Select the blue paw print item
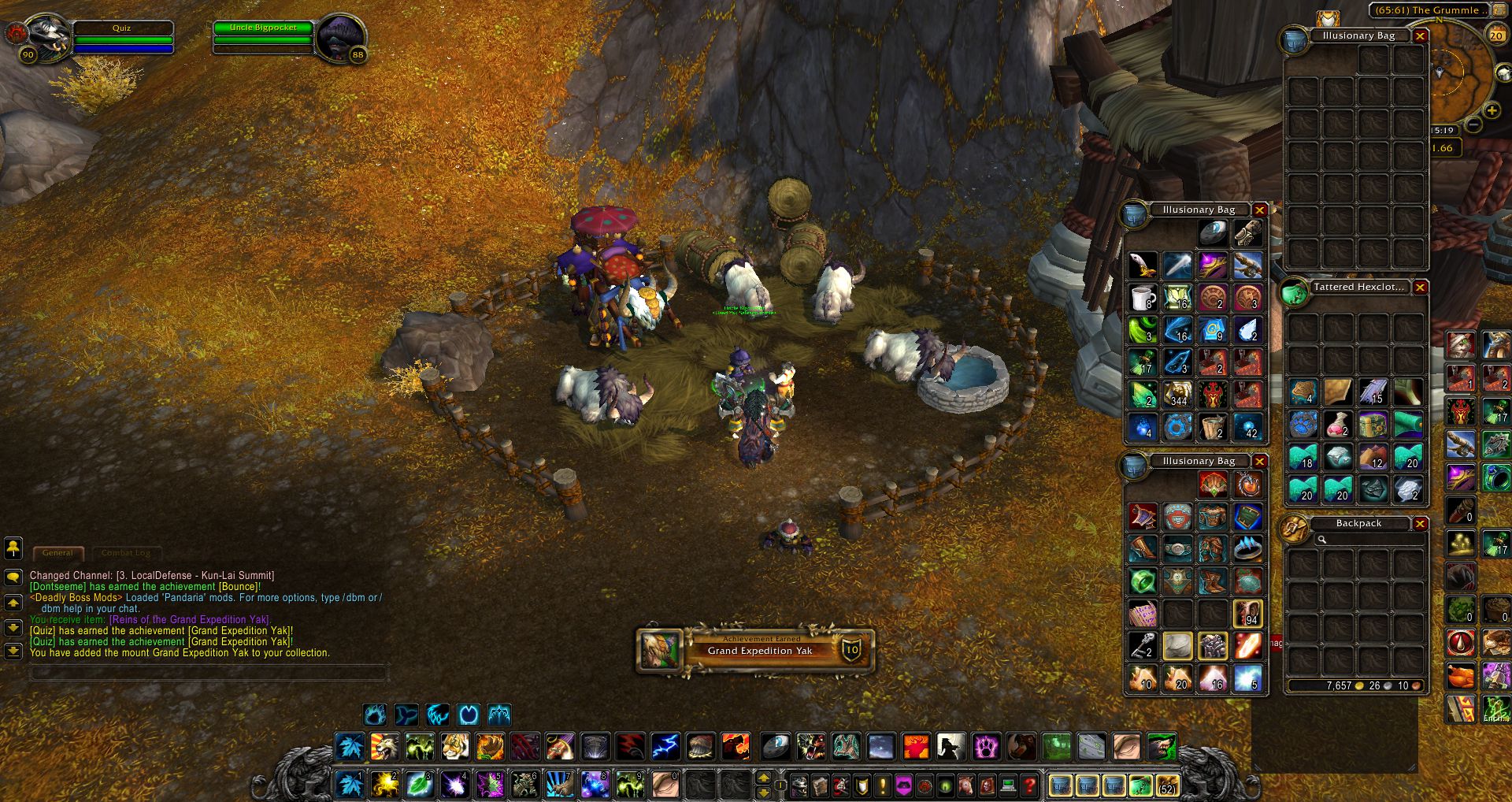The image size is (1512, 802). pyautogui.click(x=1303, y=425)
